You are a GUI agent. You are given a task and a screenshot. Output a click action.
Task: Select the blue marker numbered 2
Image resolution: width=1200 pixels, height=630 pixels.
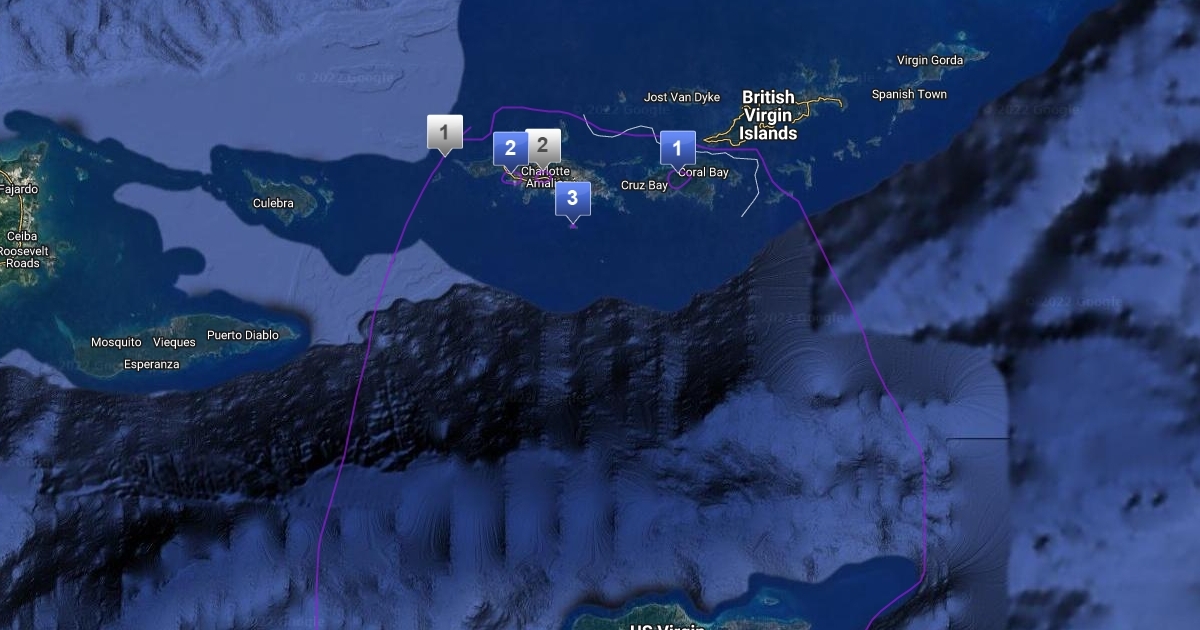click(510, 149)
